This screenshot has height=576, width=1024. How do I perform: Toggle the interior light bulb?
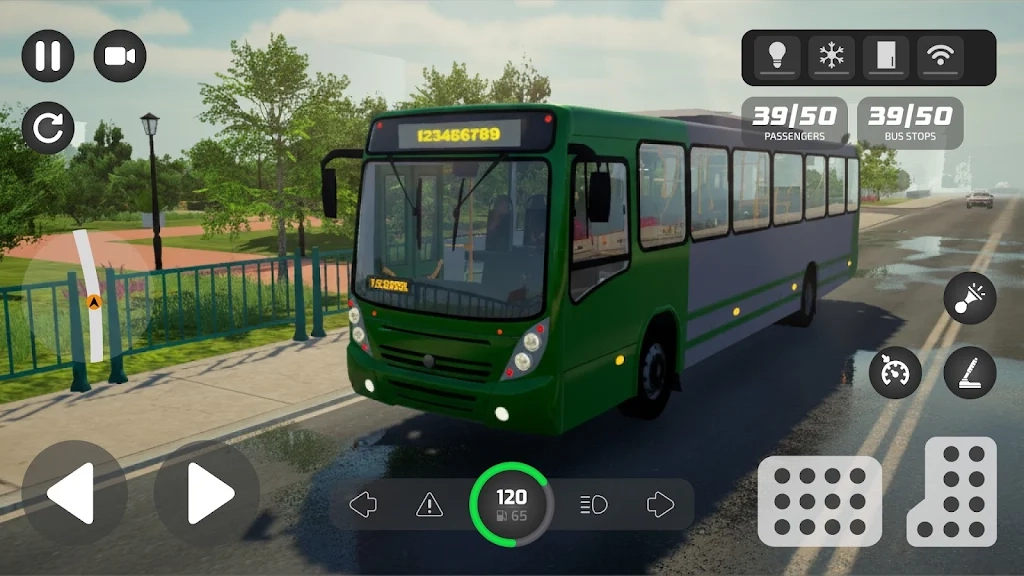tap(777, 57)
